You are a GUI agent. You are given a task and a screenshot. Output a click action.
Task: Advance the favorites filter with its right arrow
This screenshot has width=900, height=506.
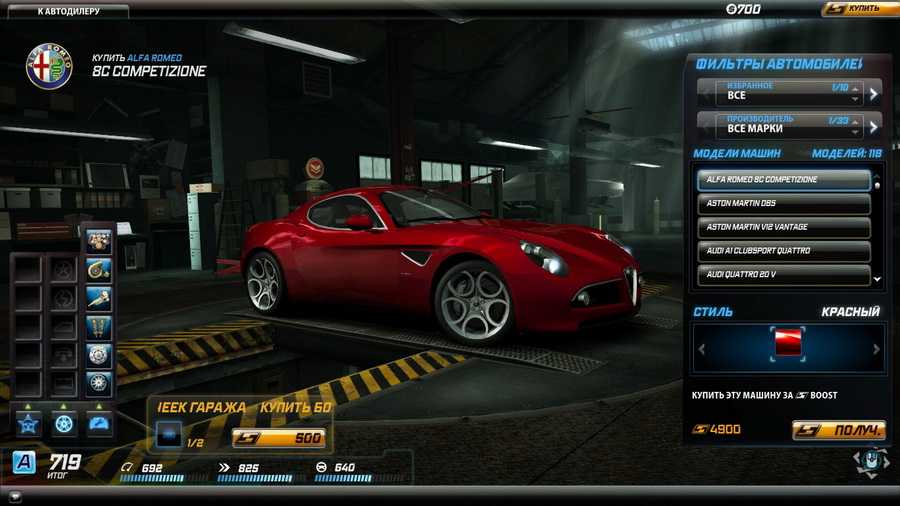coord(873,94)
